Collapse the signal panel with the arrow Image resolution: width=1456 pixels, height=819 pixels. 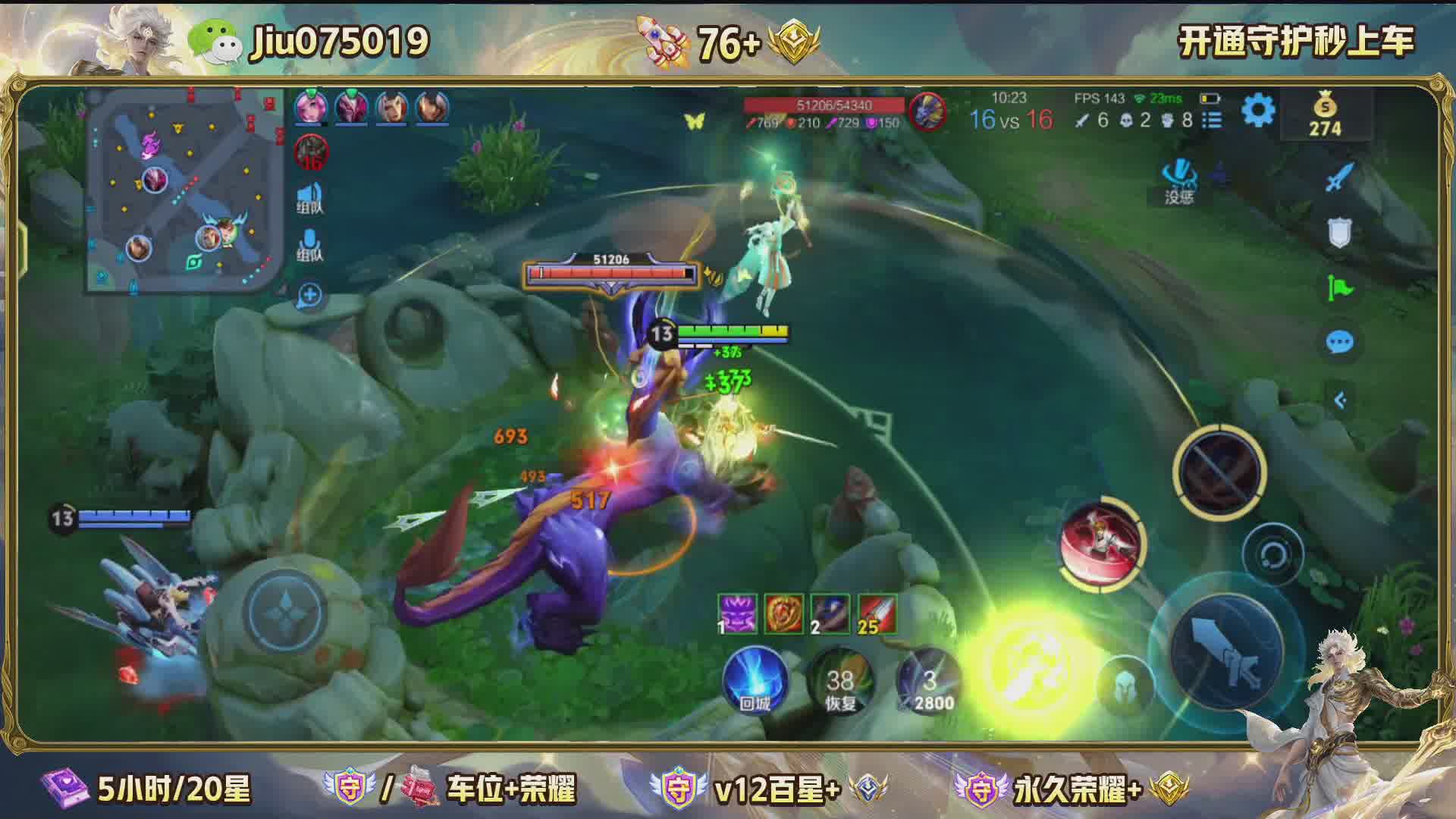pos(1339,400)
